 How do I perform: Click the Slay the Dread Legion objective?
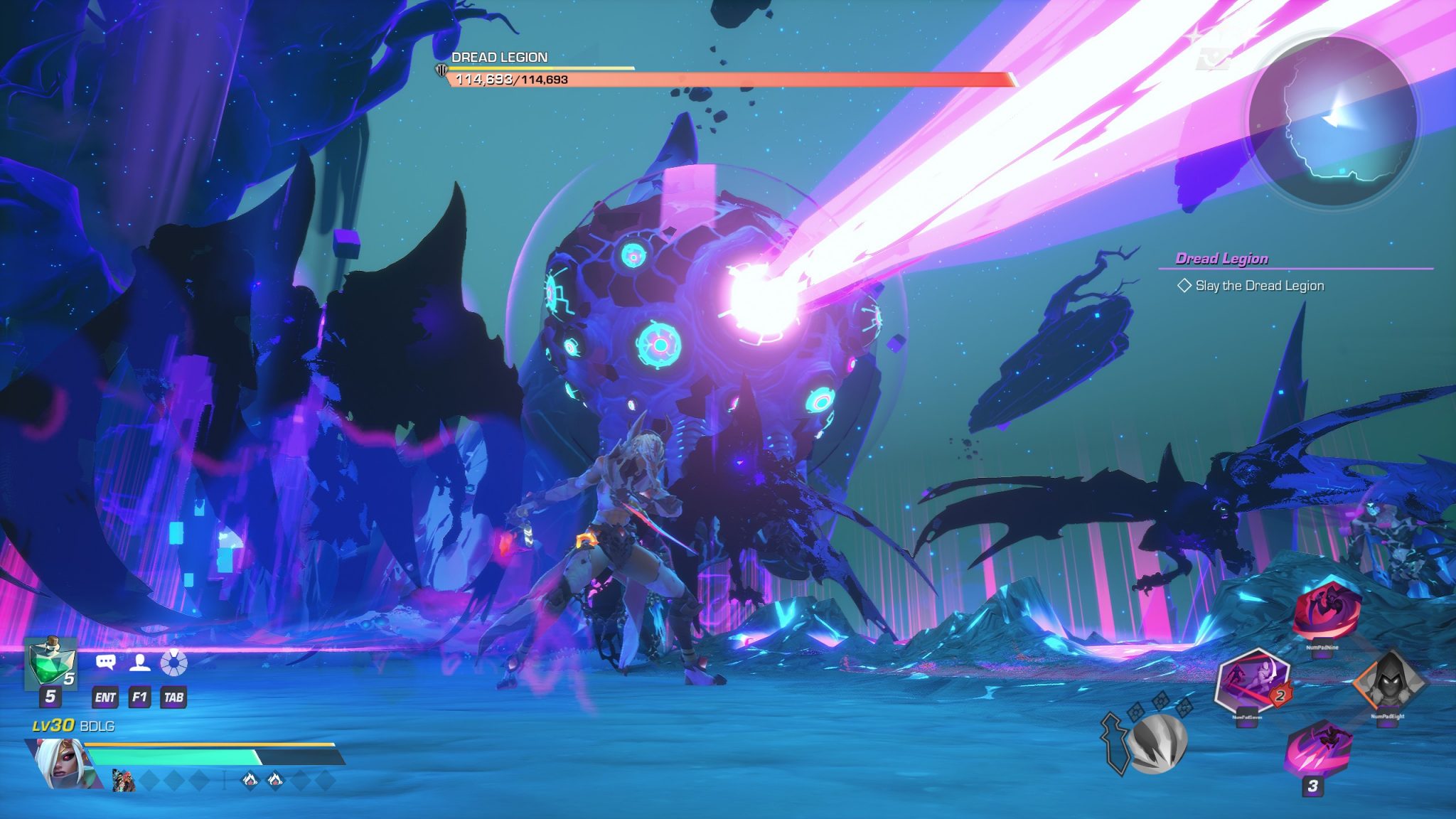point(1259,286)
